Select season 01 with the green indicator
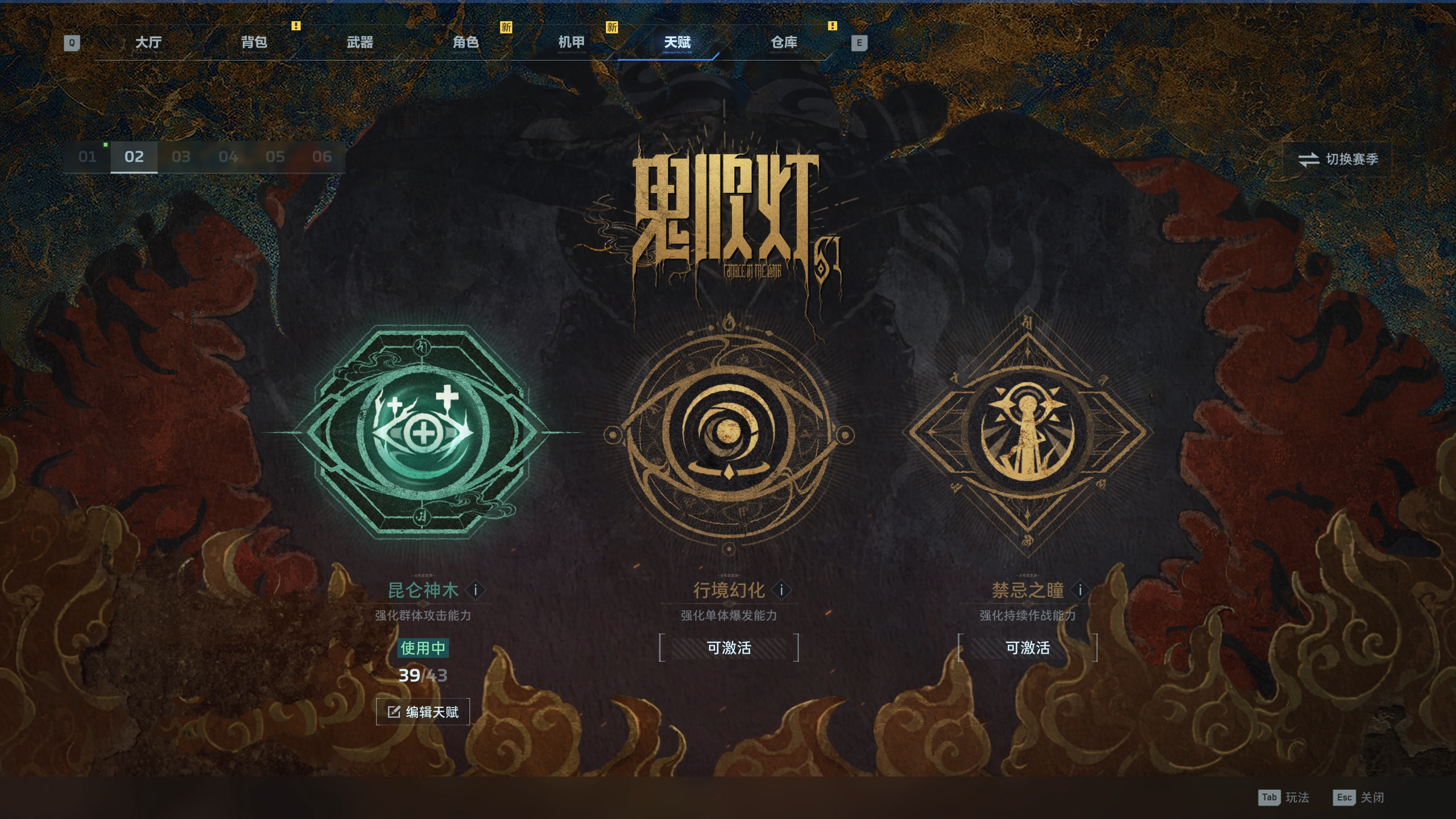The image size is (1456, 819). tap(87, 157)
